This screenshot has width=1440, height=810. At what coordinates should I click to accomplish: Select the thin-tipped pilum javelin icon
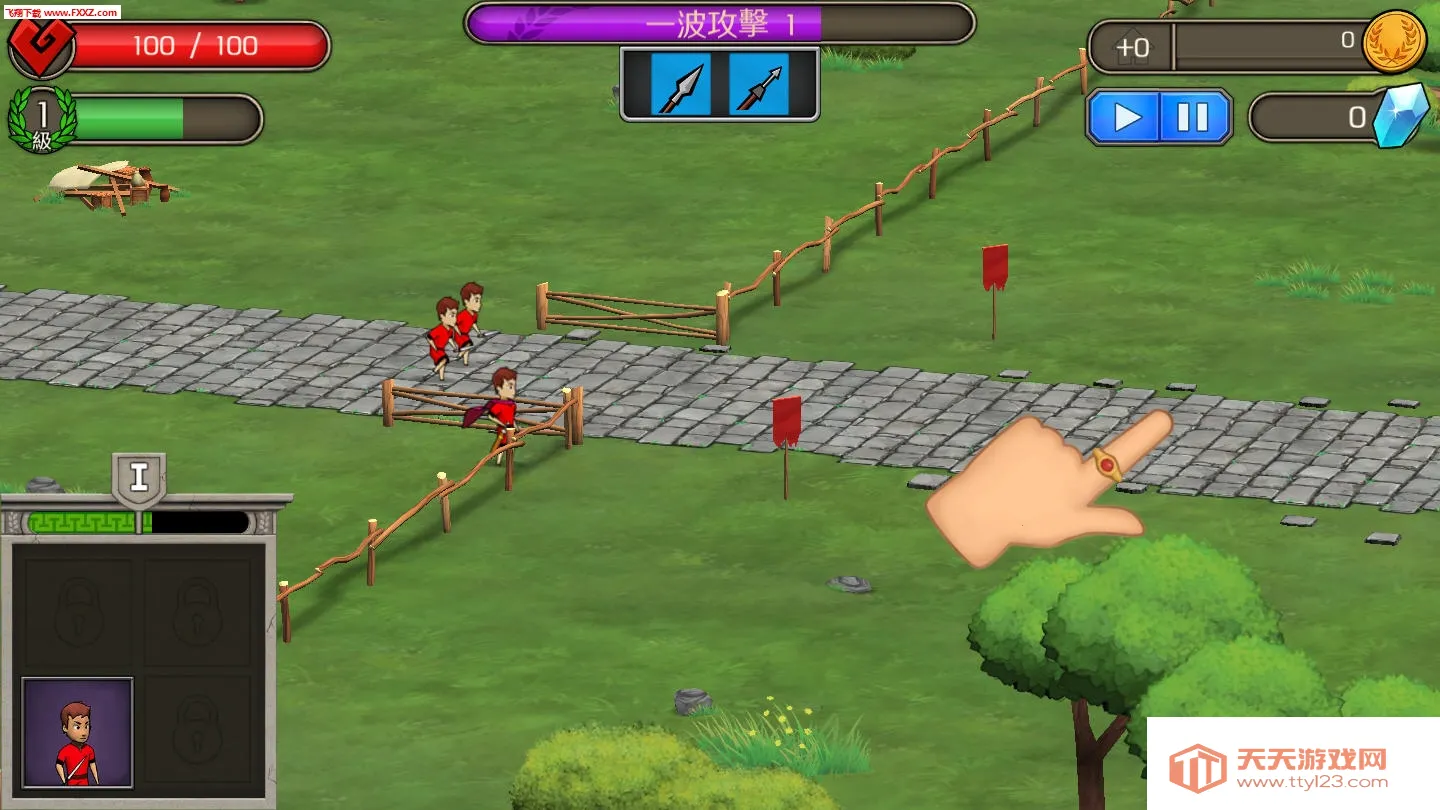pos(758,85)
